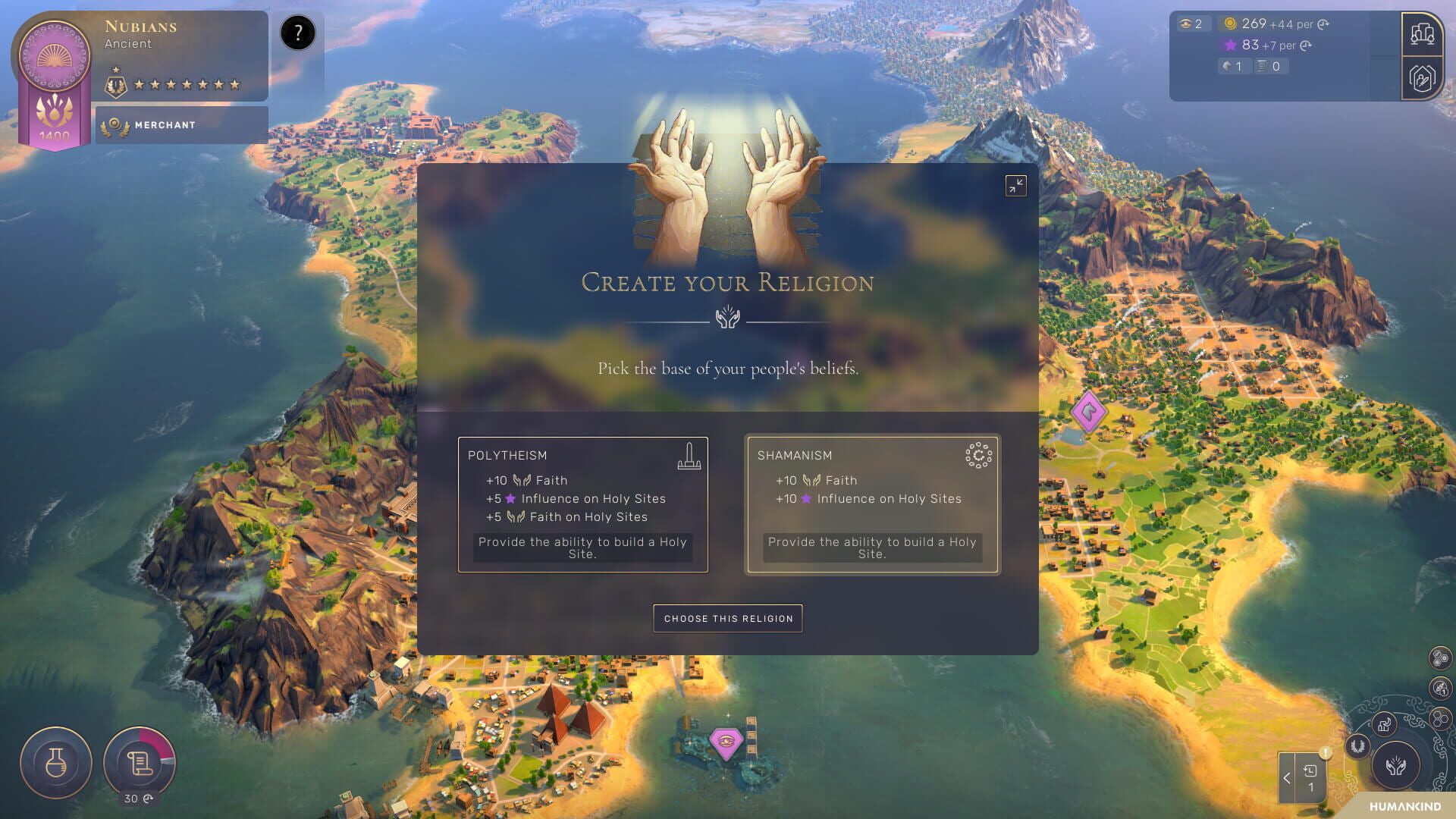The image size is (1456, 819).
Task: Select the Shamanism religion card
Action: (872, 504)
